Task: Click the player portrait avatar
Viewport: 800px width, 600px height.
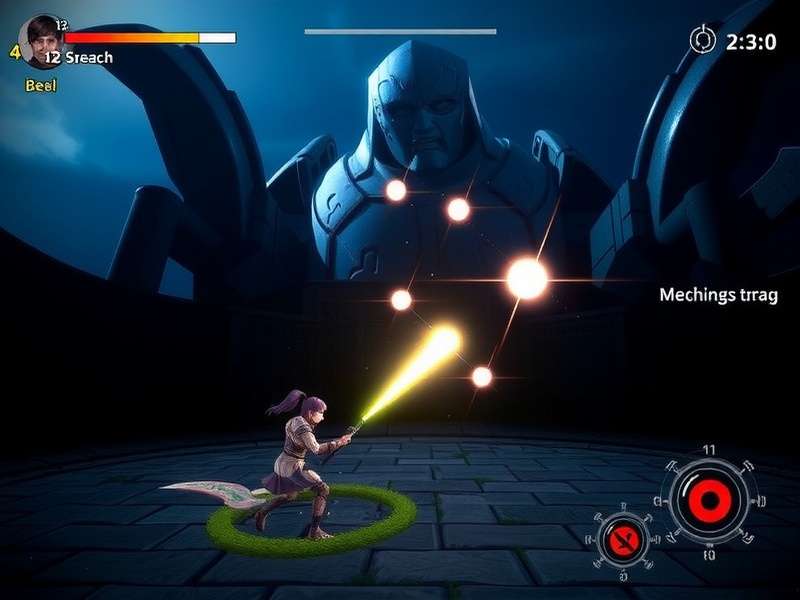Action: click(x=40, y=40)
